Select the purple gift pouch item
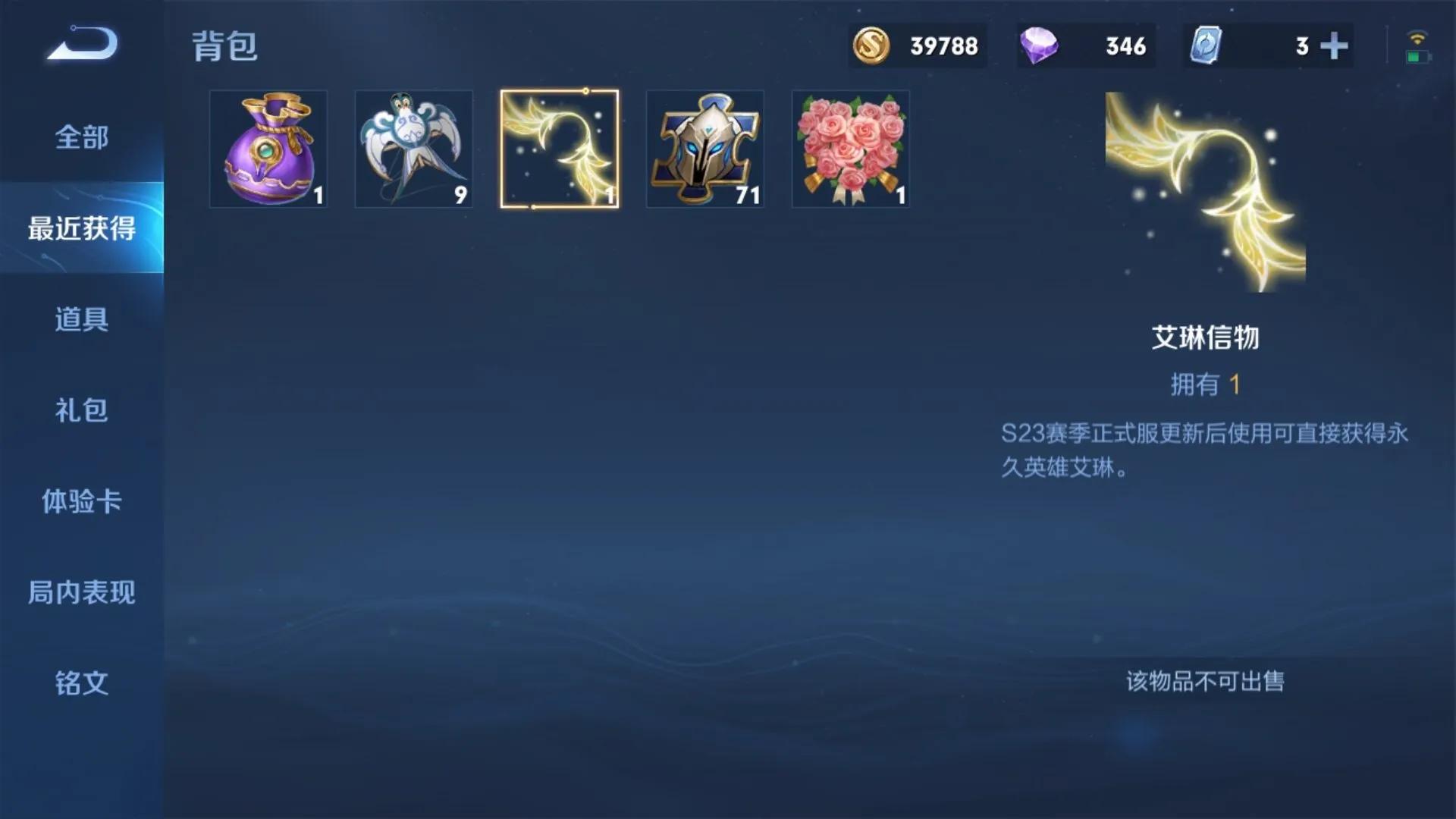1456x819 pixels. (x=268, y=149)
